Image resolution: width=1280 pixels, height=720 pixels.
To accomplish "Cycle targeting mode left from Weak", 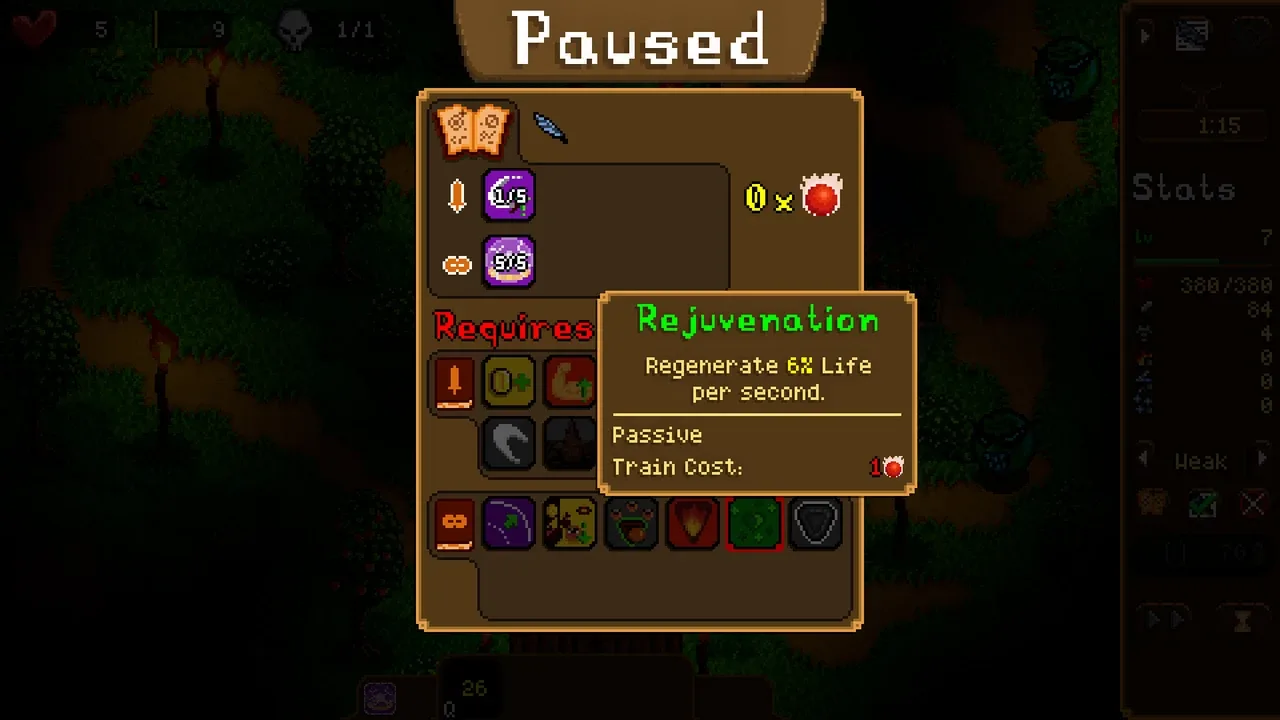I will tap(1144, 460).
